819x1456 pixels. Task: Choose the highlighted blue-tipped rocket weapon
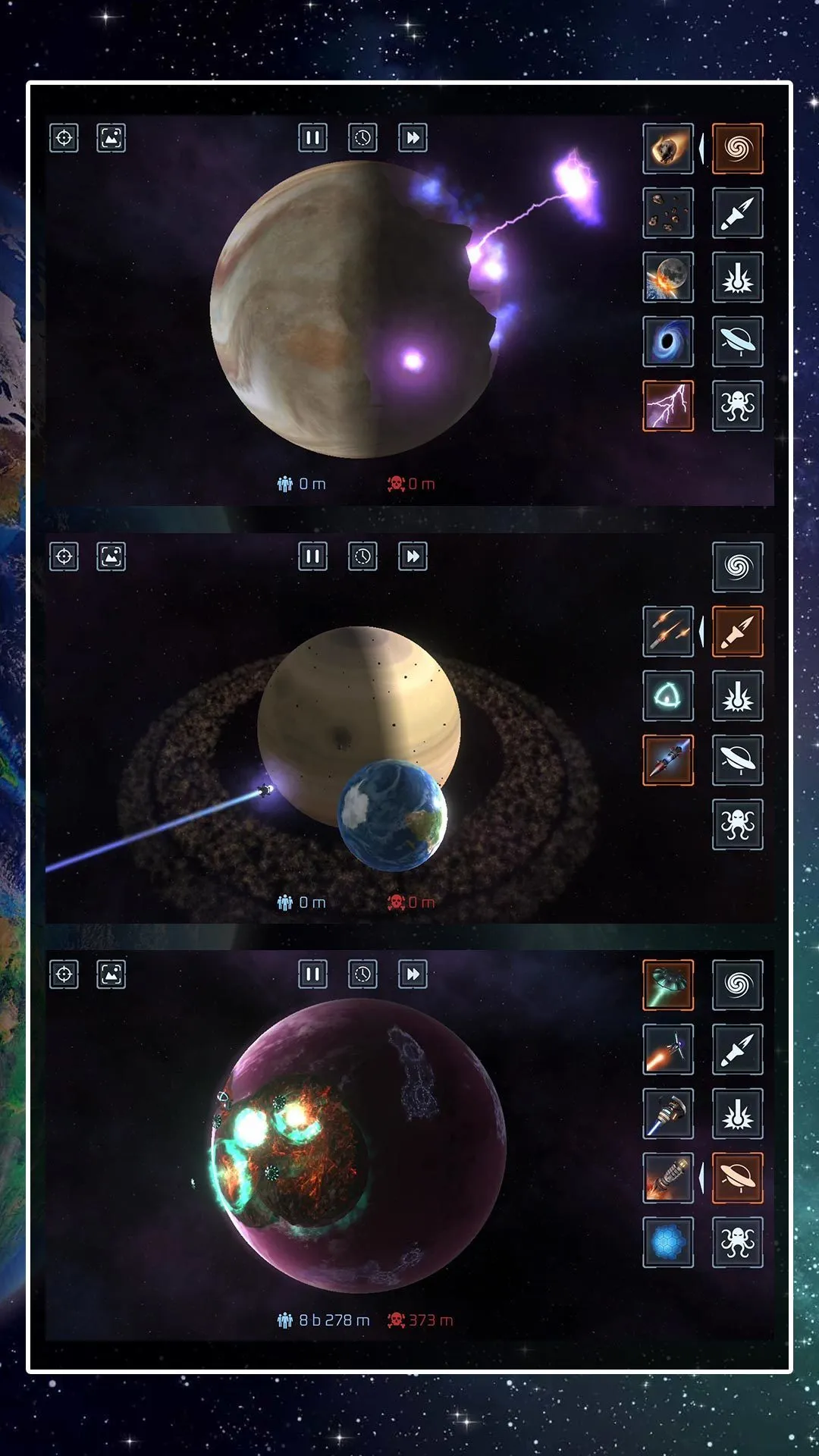tap(668, 760)
